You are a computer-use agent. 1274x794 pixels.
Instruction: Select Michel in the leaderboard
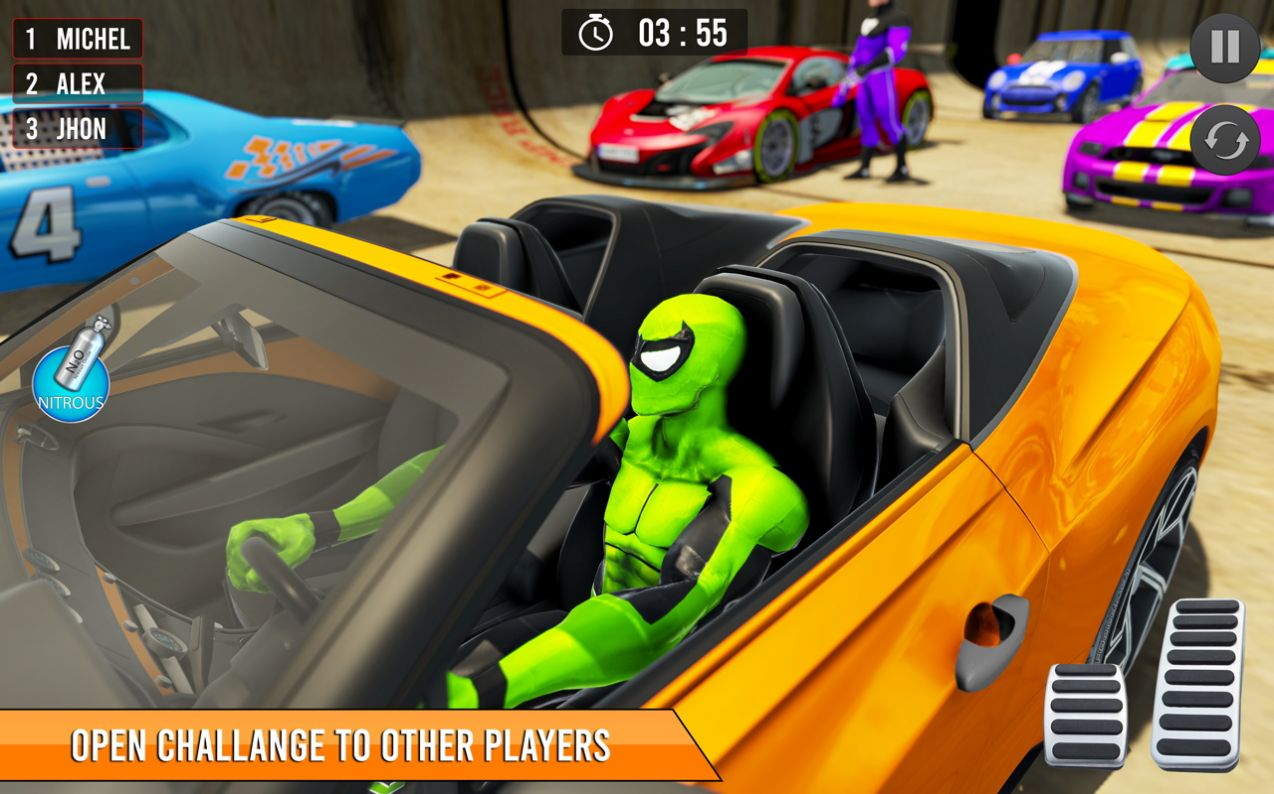click(x=78, y=39)
